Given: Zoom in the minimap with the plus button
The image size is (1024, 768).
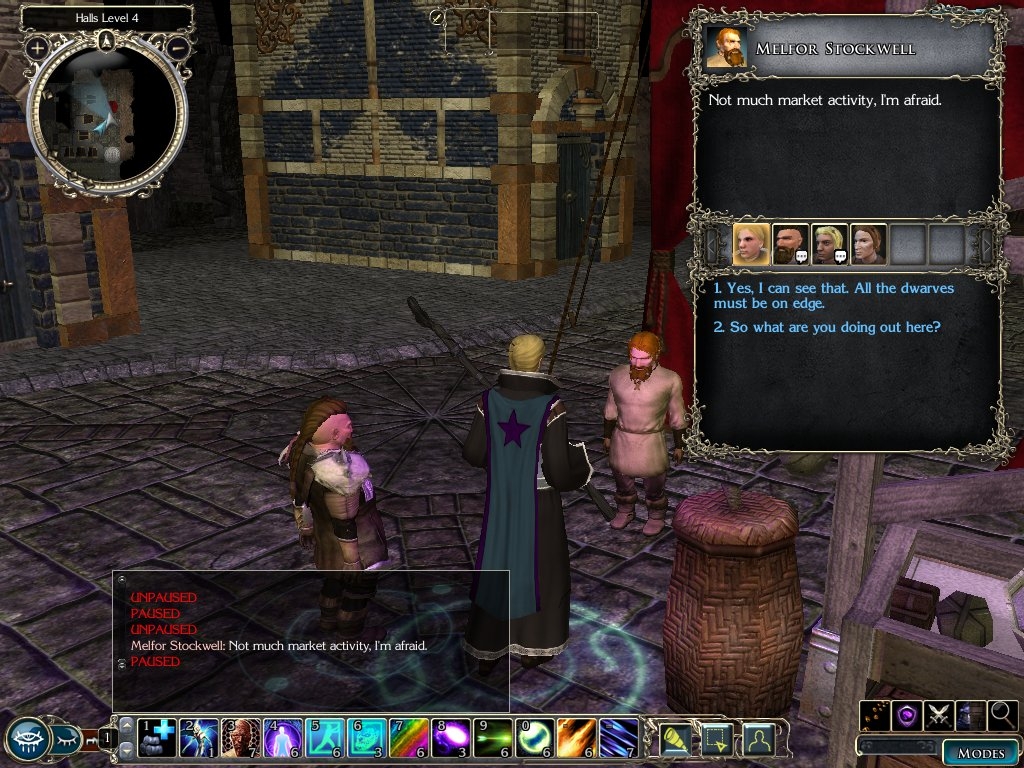Looking at the screenshot, I should (37, 47).
